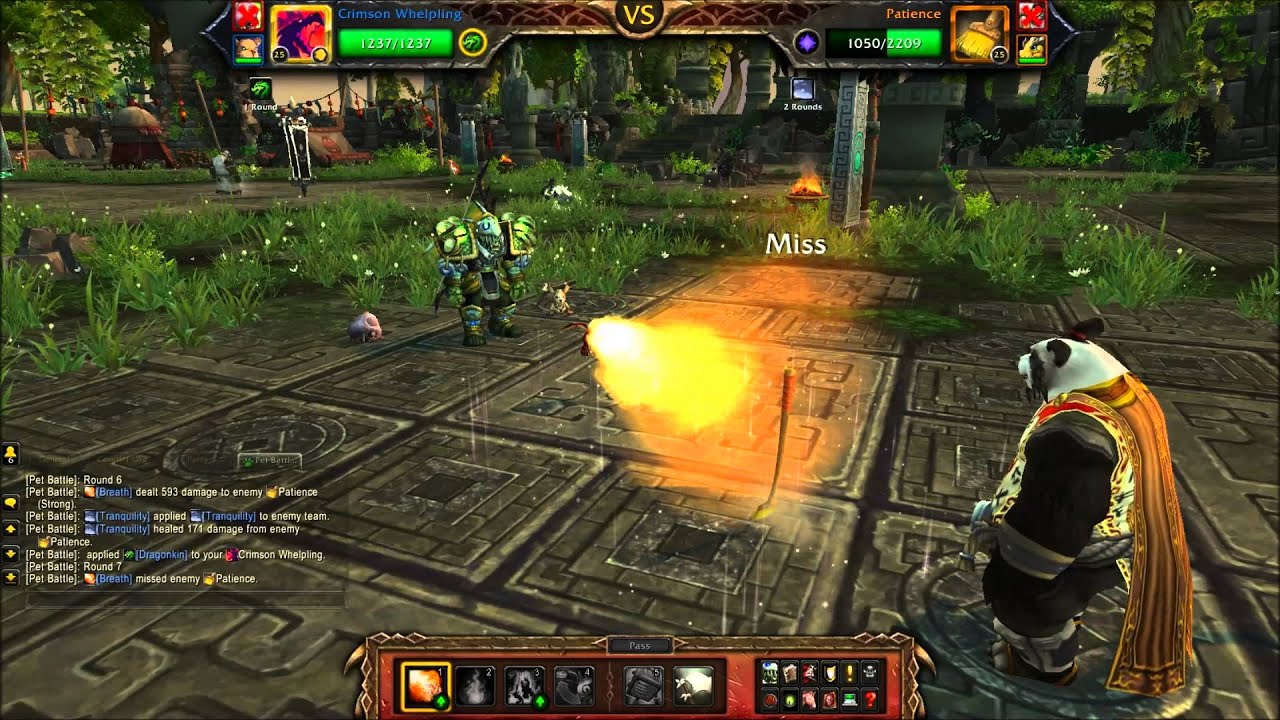Click the pet trap button in slot 5
Screen dimensions: 1280x720
point(645,685)
